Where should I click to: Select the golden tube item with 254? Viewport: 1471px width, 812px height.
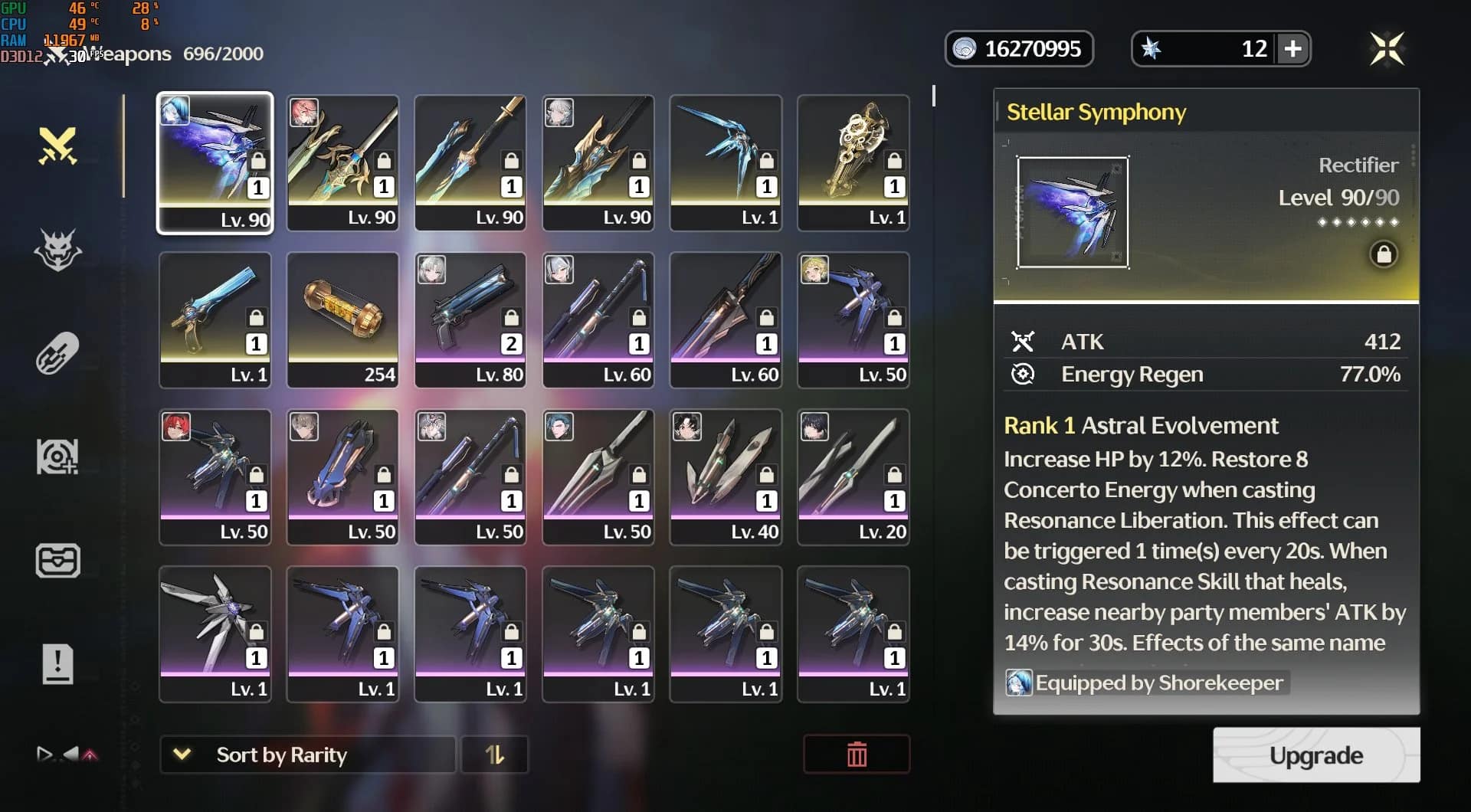(342, 319)
